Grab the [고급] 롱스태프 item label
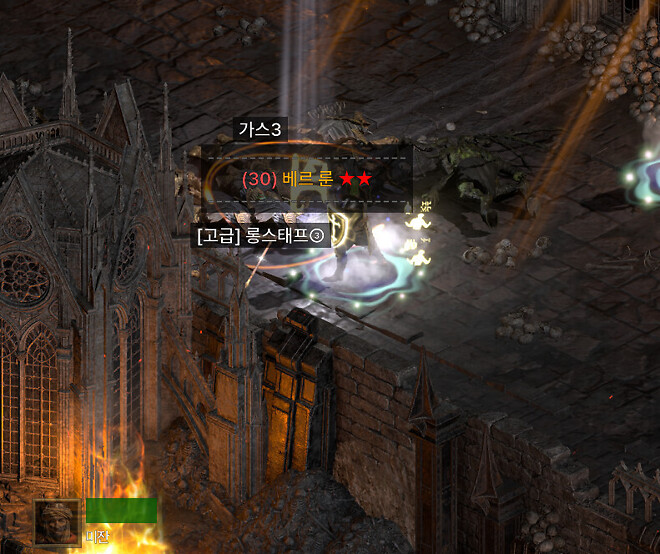Screen dimensions: 660x554 click(261, 236)
